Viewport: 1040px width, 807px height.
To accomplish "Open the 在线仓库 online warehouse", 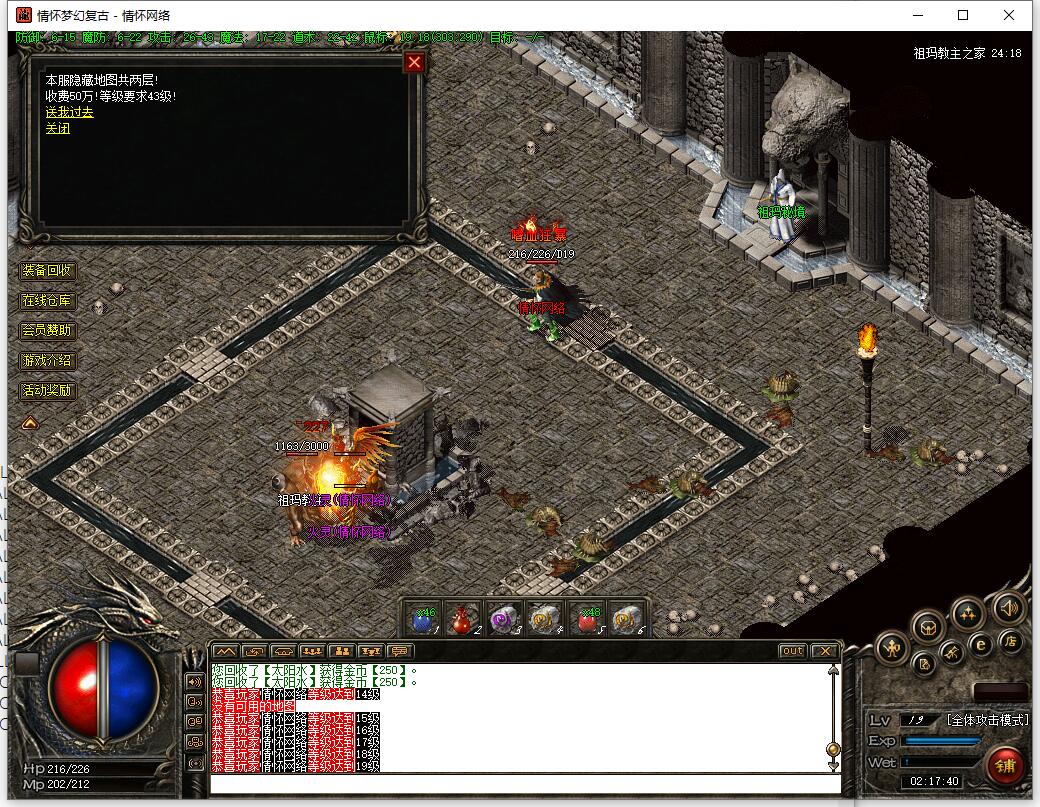I will pos(48,301).
